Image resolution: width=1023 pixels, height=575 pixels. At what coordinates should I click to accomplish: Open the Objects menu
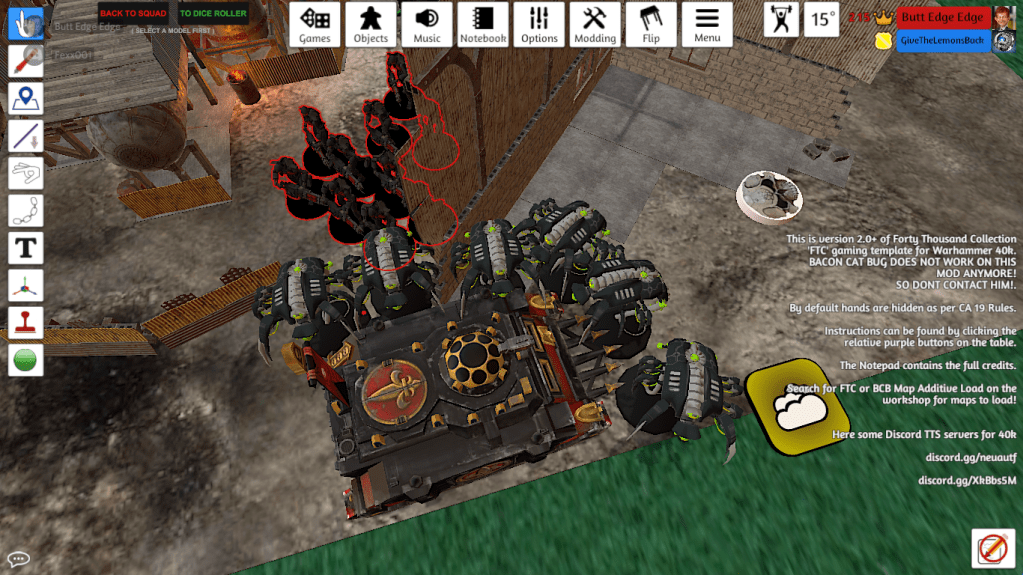click(371, 24)
